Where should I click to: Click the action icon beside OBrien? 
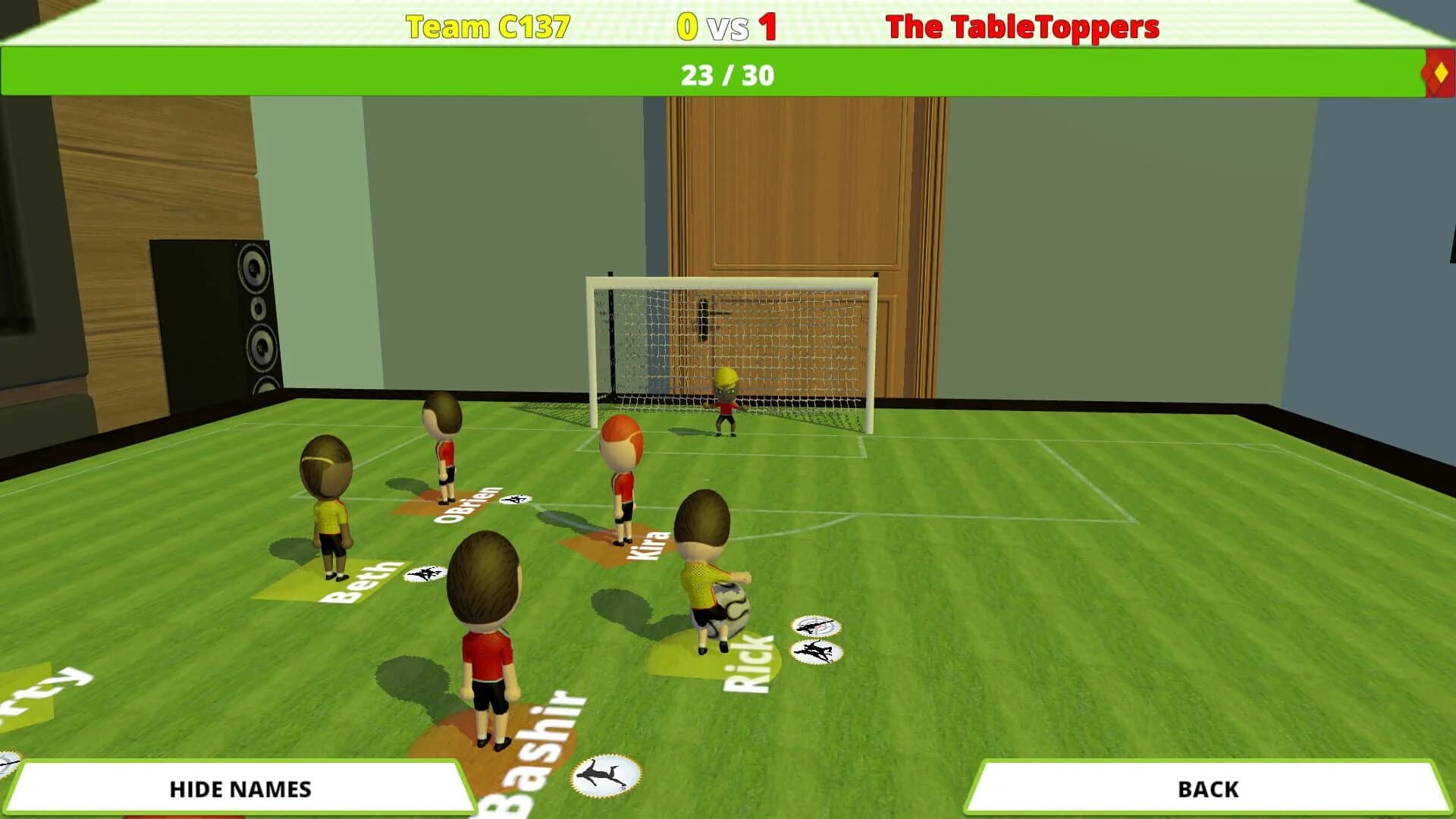[516, 500]
